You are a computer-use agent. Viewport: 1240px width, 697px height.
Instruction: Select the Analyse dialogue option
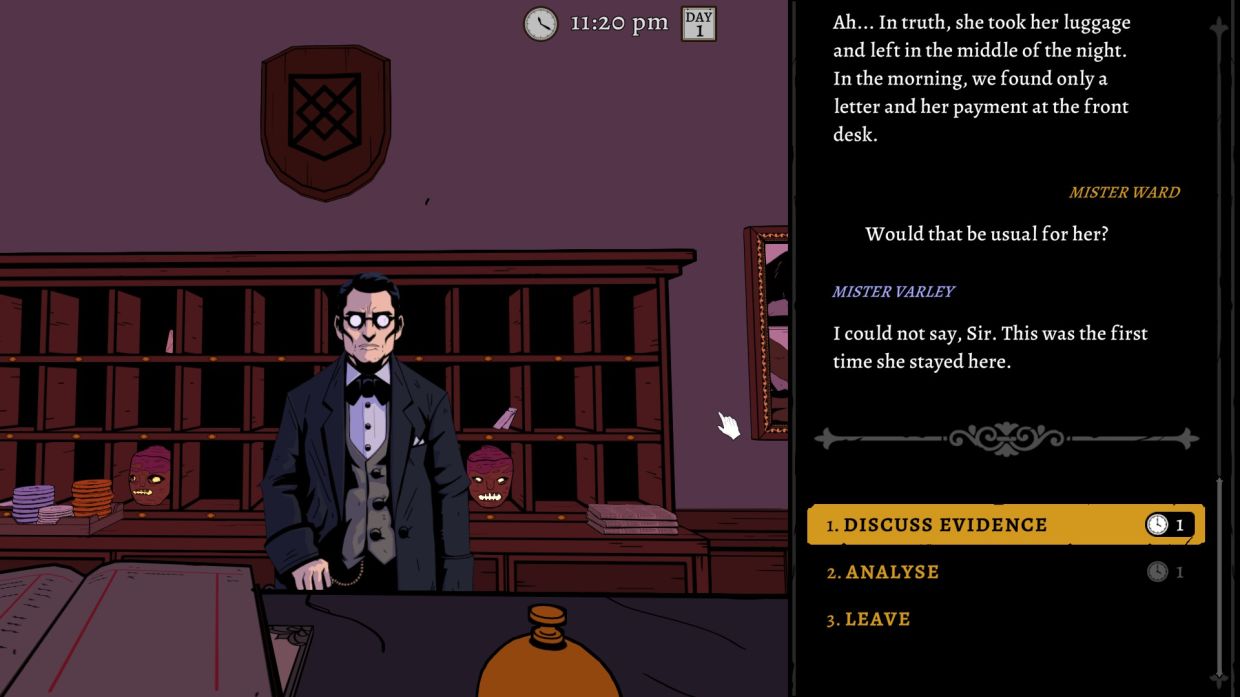pyautogui.click(x=892, y=572)
